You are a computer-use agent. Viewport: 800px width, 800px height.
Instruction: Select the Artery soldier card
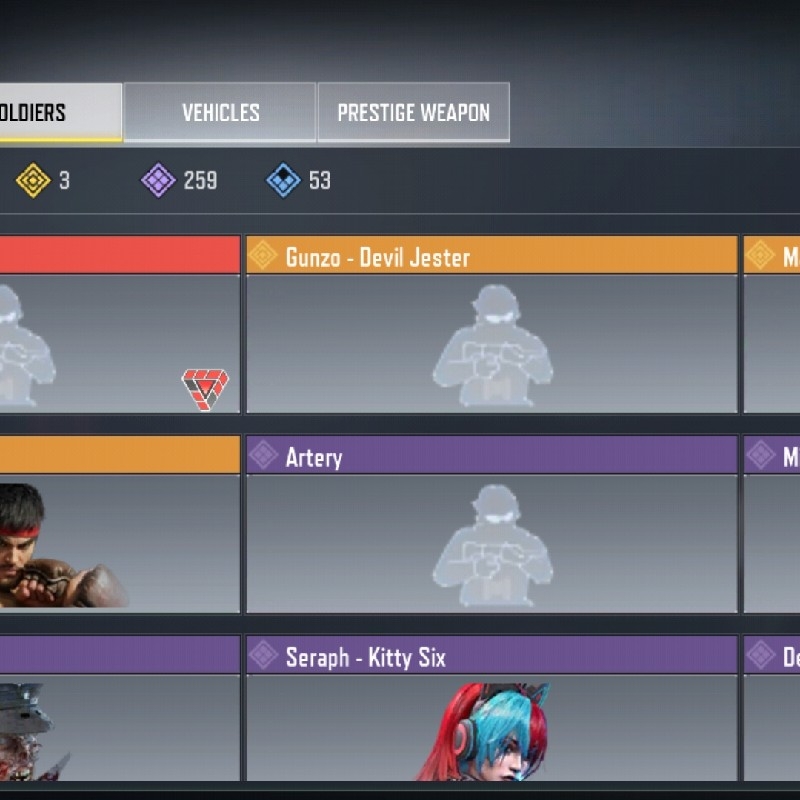(x=491, y=525)
